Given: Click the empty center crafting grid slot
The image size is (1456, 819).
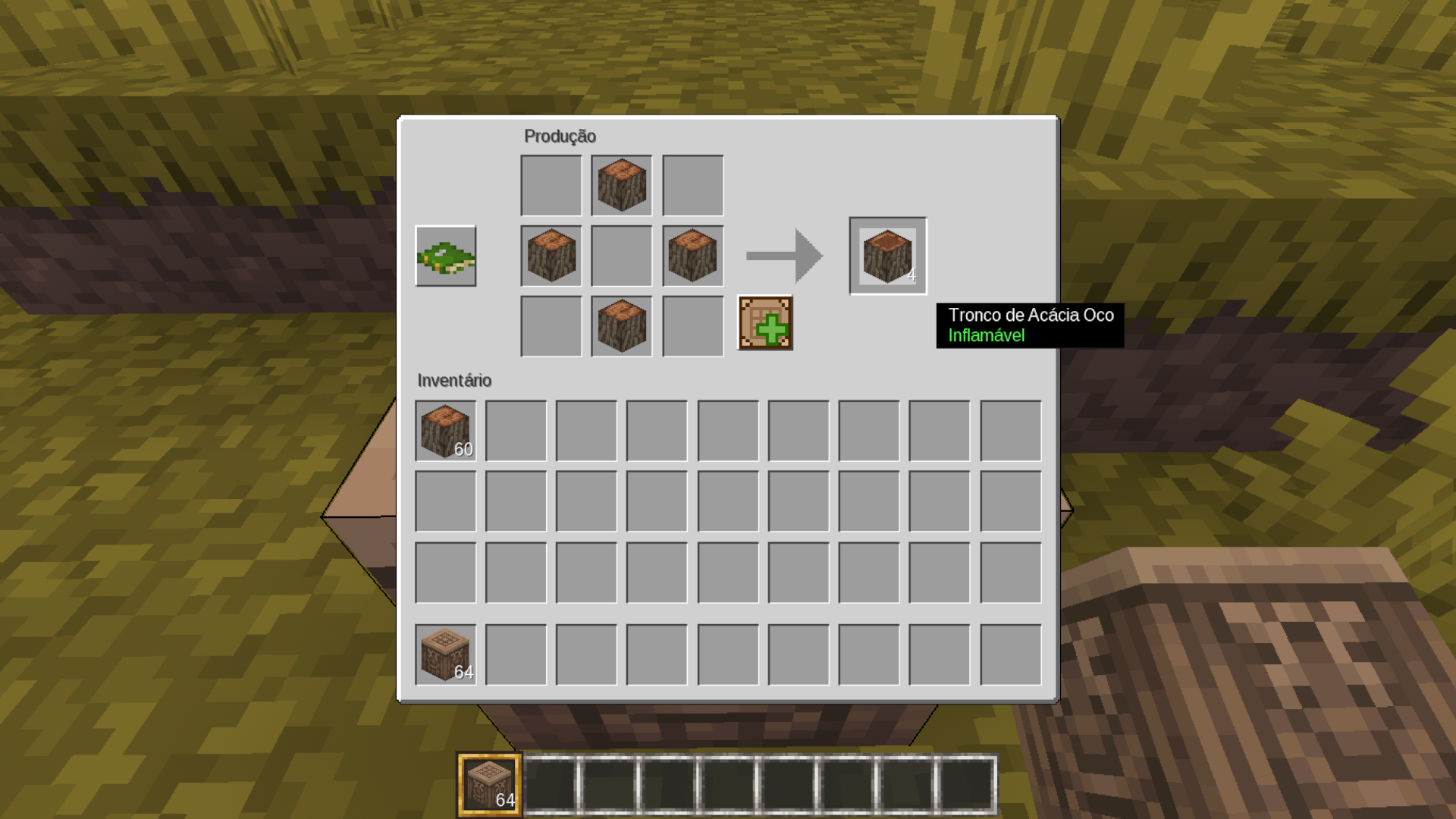Looking at the screenshot, I should pyautogui.click(x=622, y=256).
